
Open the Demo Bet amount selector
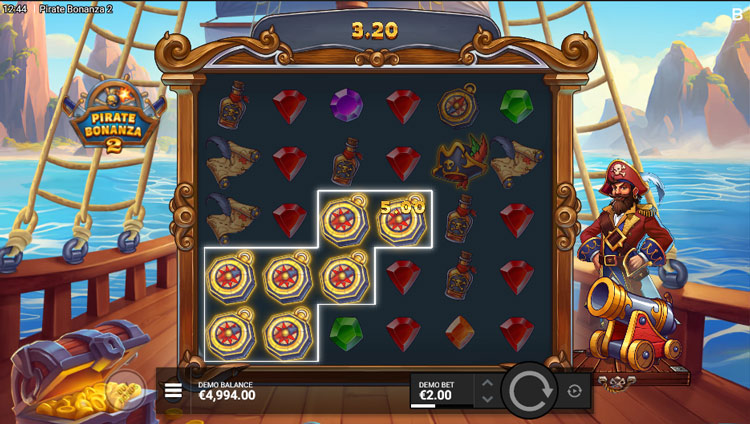[440, 391]
